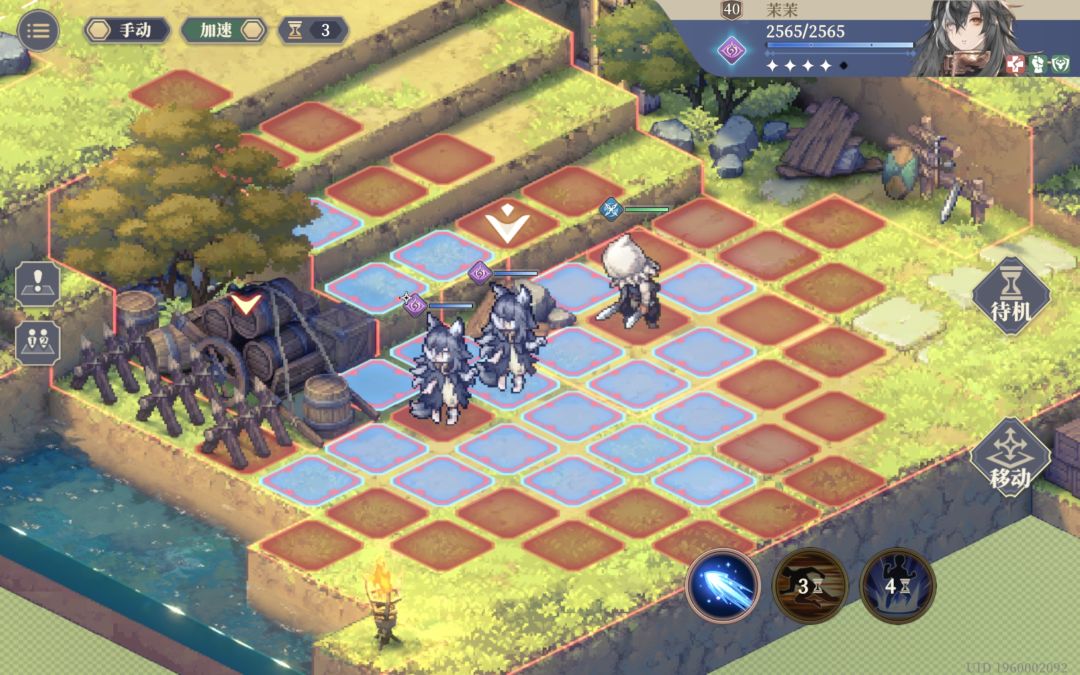The width and height of the screenshot is (1080, 675).
Task: Activate the blue comet slash skill
Action: [x=723, y=586]
